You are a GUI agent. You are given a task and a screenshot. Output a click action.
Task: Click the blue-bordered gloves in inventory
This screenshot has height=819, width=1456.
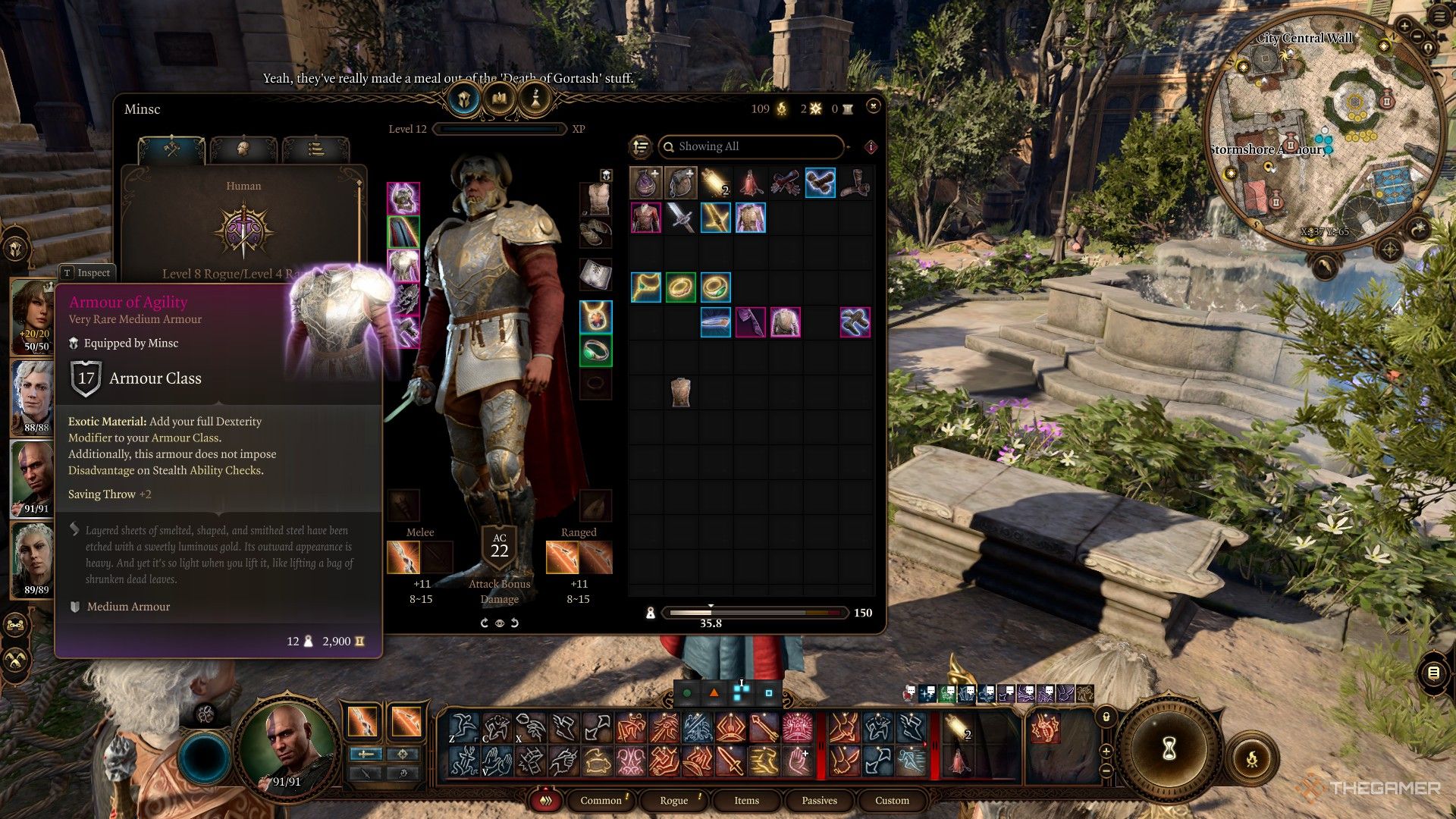pos(820,184)
